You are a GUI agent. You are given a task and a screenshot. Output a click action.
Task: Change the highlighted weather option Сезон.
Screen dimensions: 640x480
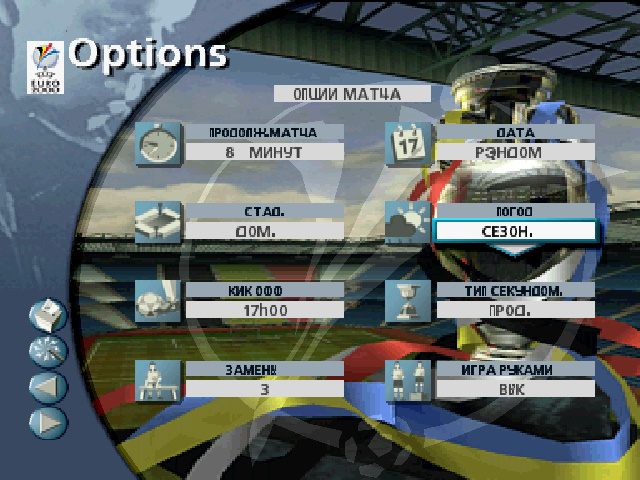click(x=515, y=231)
